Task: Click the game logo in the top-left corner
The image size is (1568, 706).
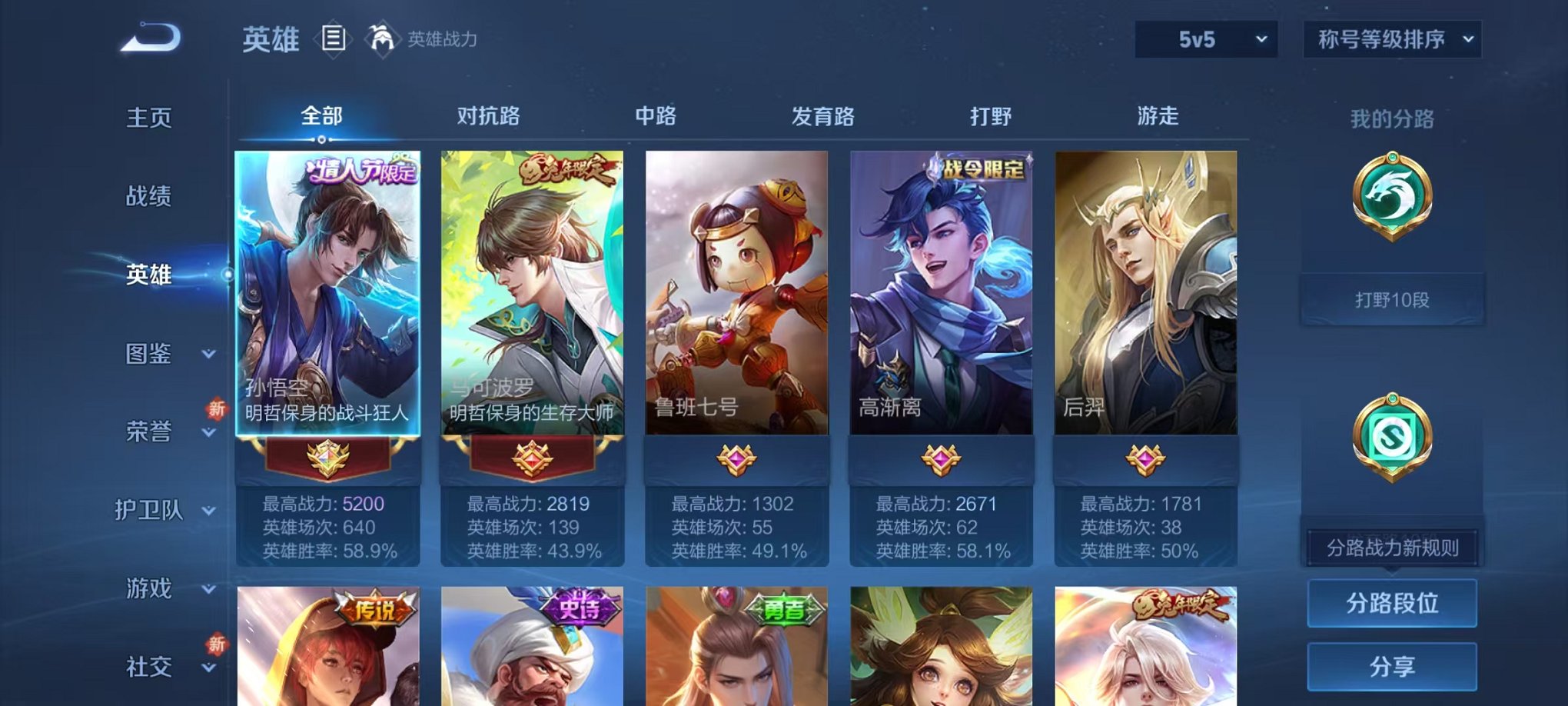Action: 151,37
